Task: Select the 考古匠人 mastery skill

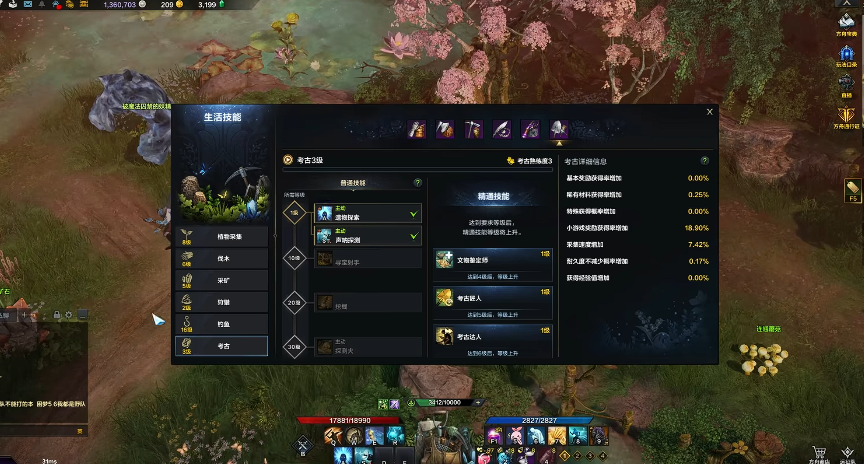Action: click(x=493, y=297)
